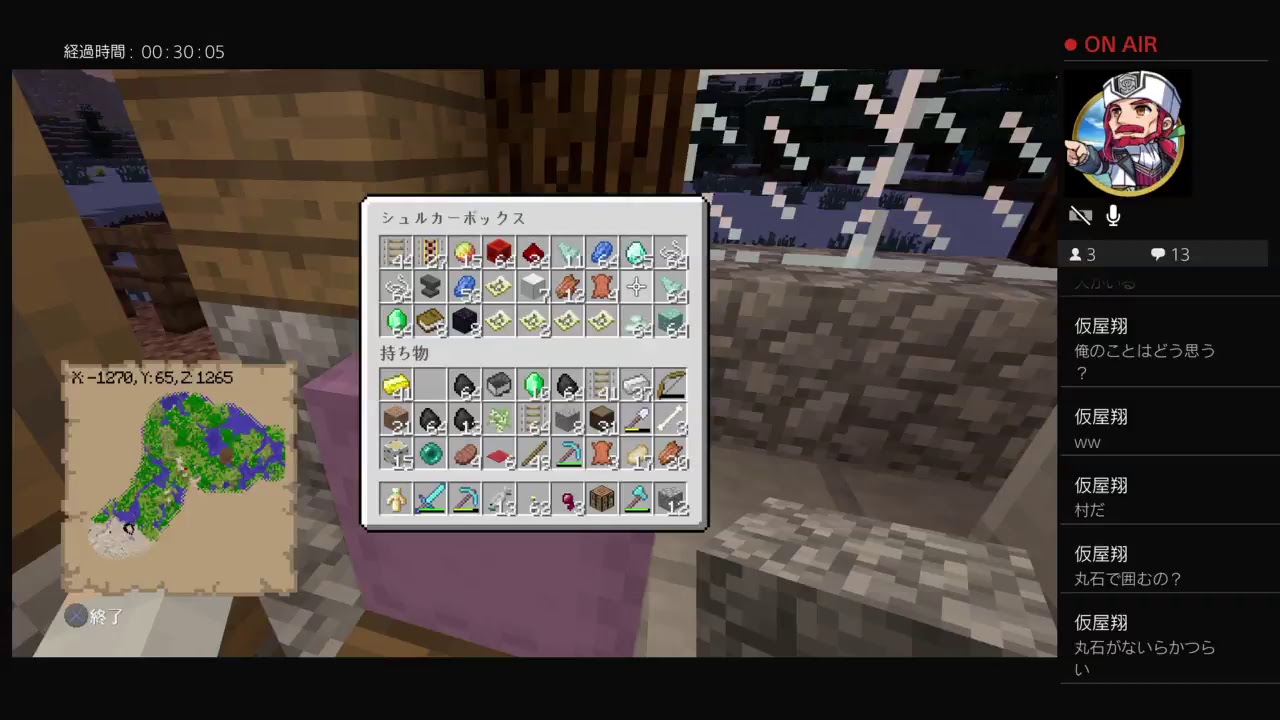Select the armor stand in the hotbar
Screen dimensions: 1280x720
[x=395, y=497]
